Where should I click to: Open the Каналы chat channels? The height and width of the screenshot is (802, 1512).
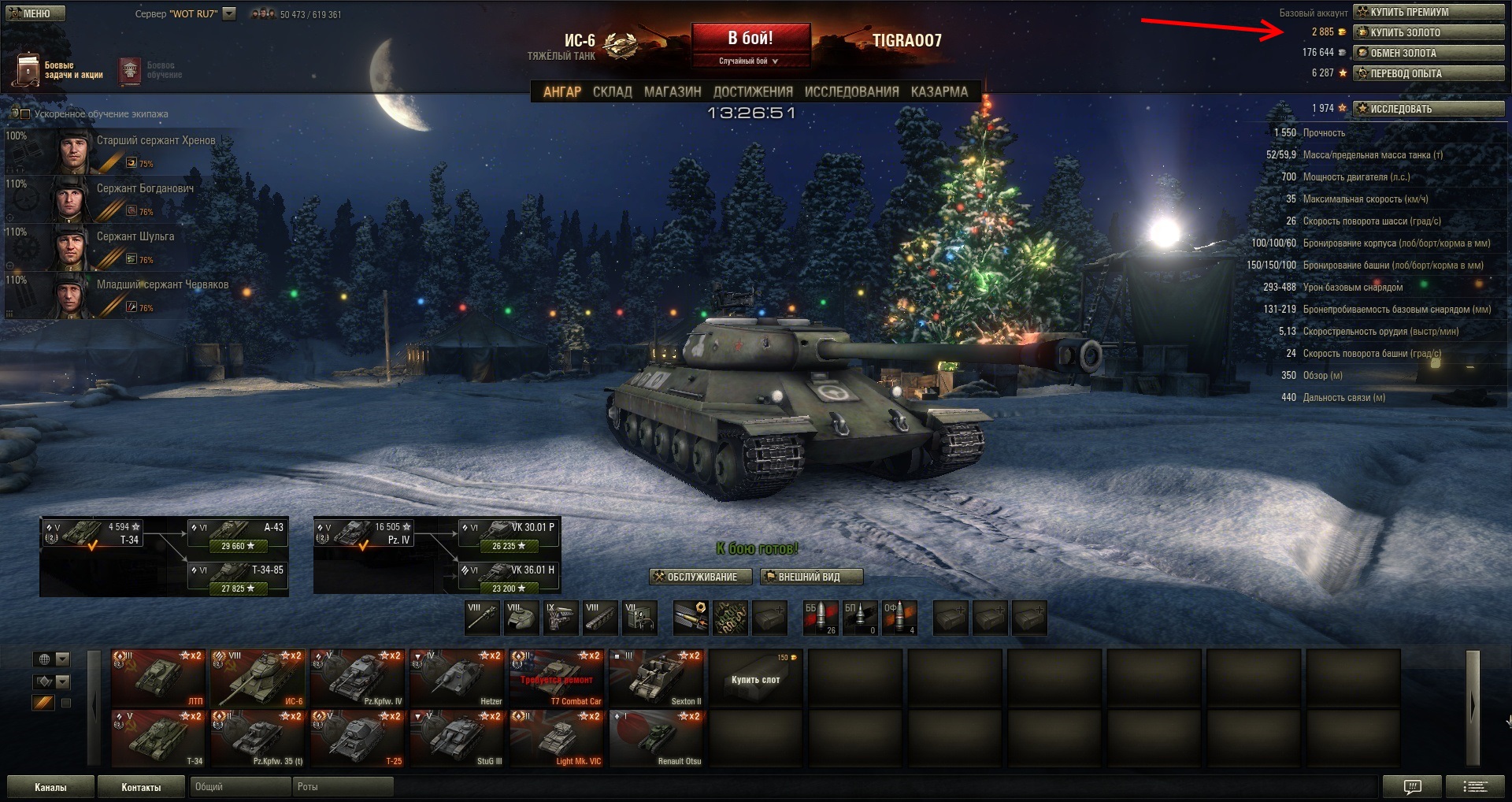[x=50, y=787]
